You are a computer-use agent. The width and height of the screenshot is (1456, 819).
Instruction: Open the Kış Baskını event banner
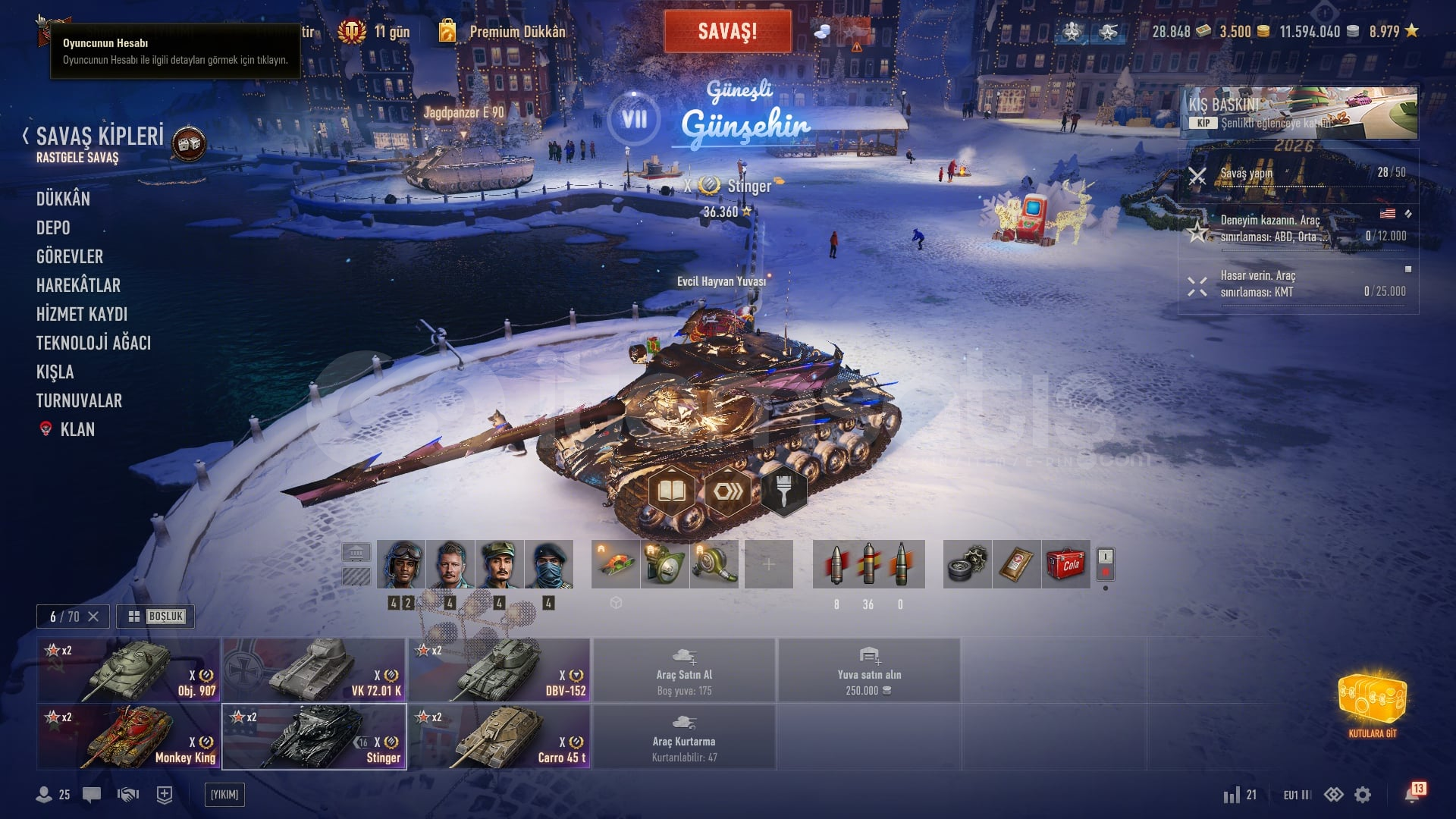1298,112
